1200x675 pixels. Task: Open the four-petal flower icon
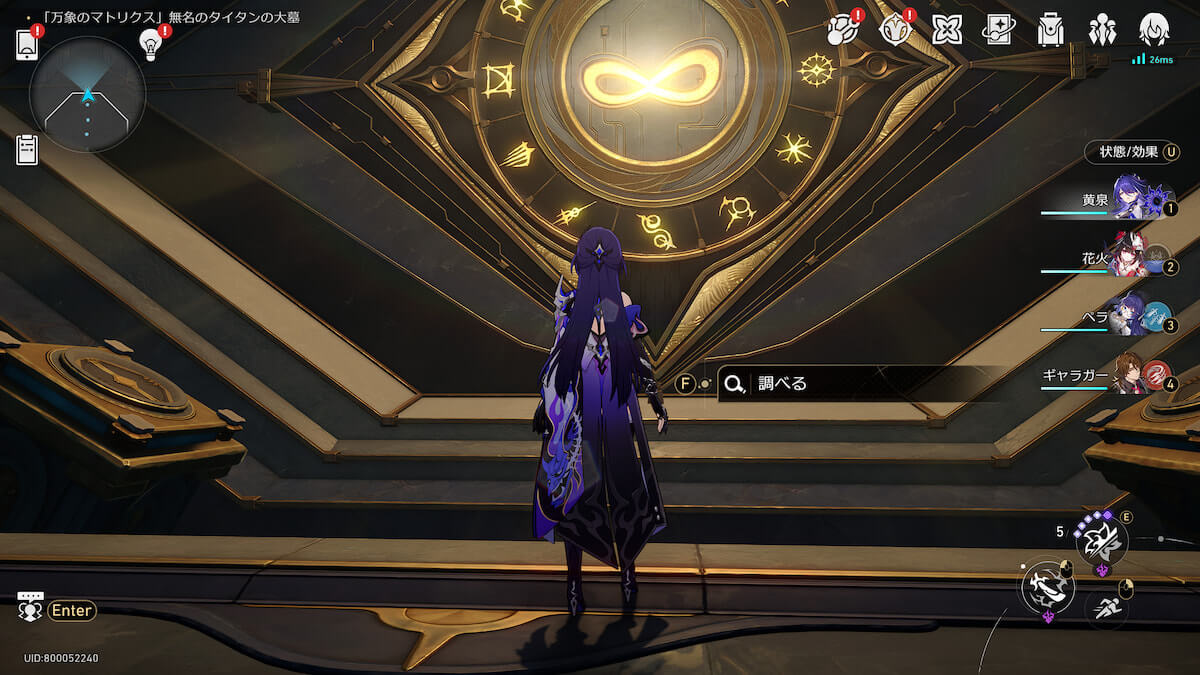tap(946, 30)
